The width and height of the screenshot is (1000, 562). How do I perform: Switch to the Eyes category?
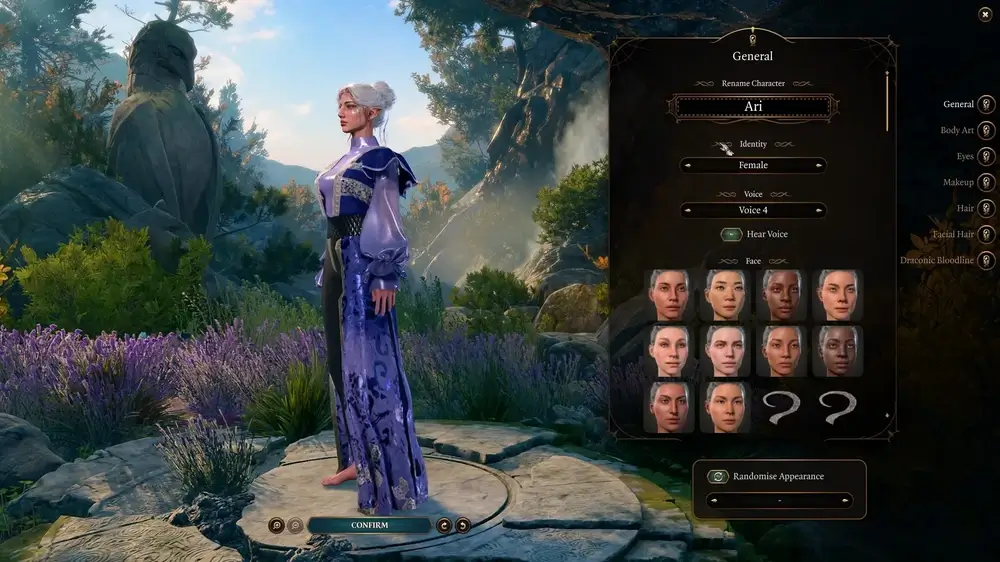point(986,156)
